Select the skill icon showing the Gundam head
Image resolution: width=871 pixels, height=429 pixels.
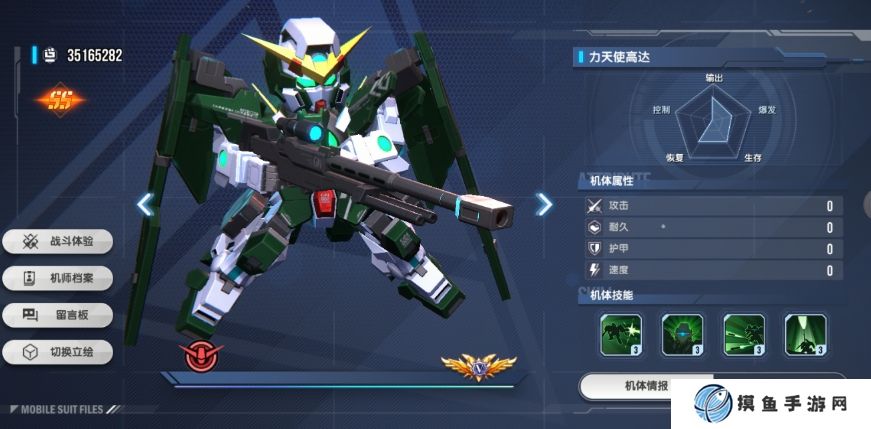click(683, 334)
